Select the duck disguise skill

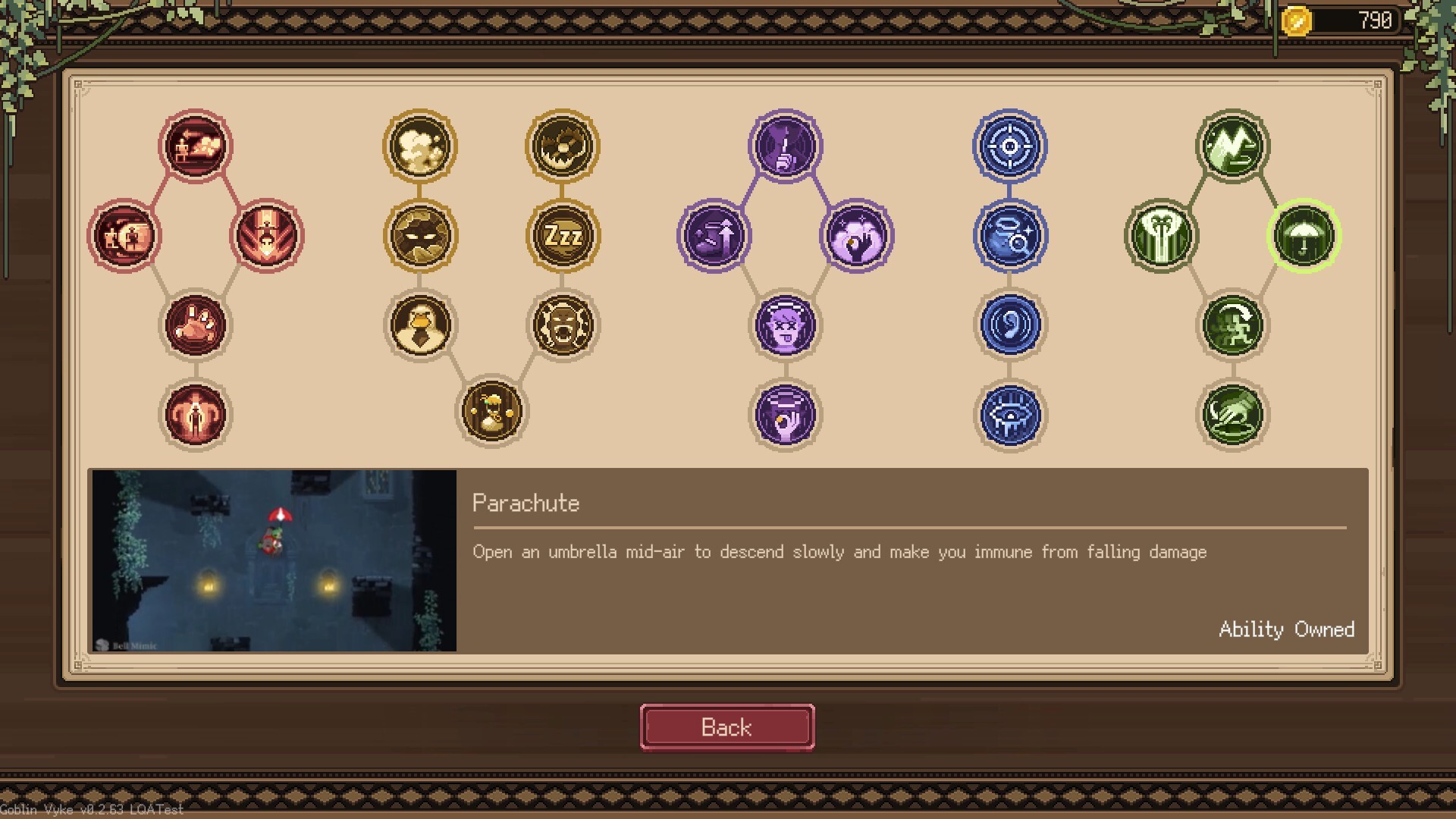click(419, 325)
